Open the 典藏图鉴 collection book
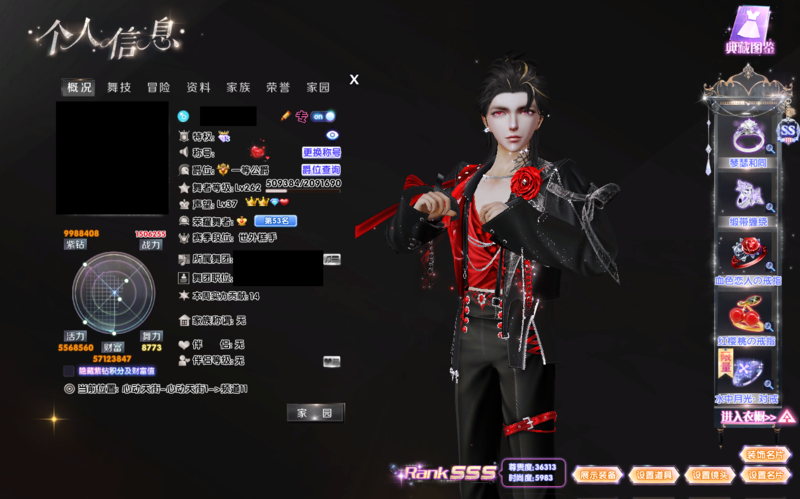Viewport: 800px width, 499px height. tap(751, 32)
